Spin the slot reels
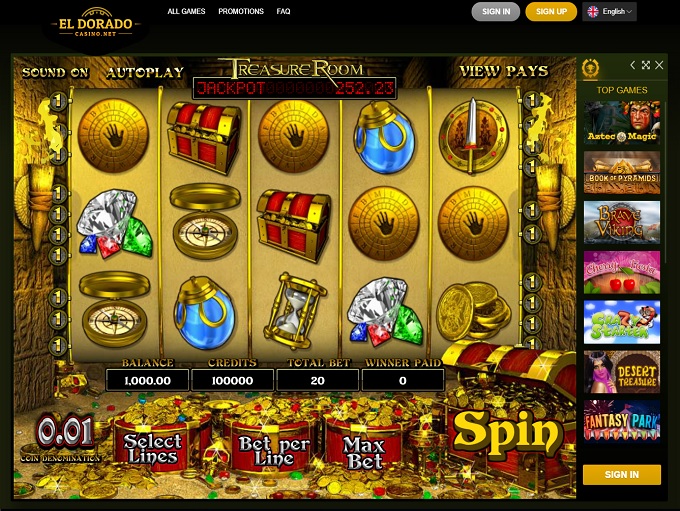680x511 pixels. [506, 431]
